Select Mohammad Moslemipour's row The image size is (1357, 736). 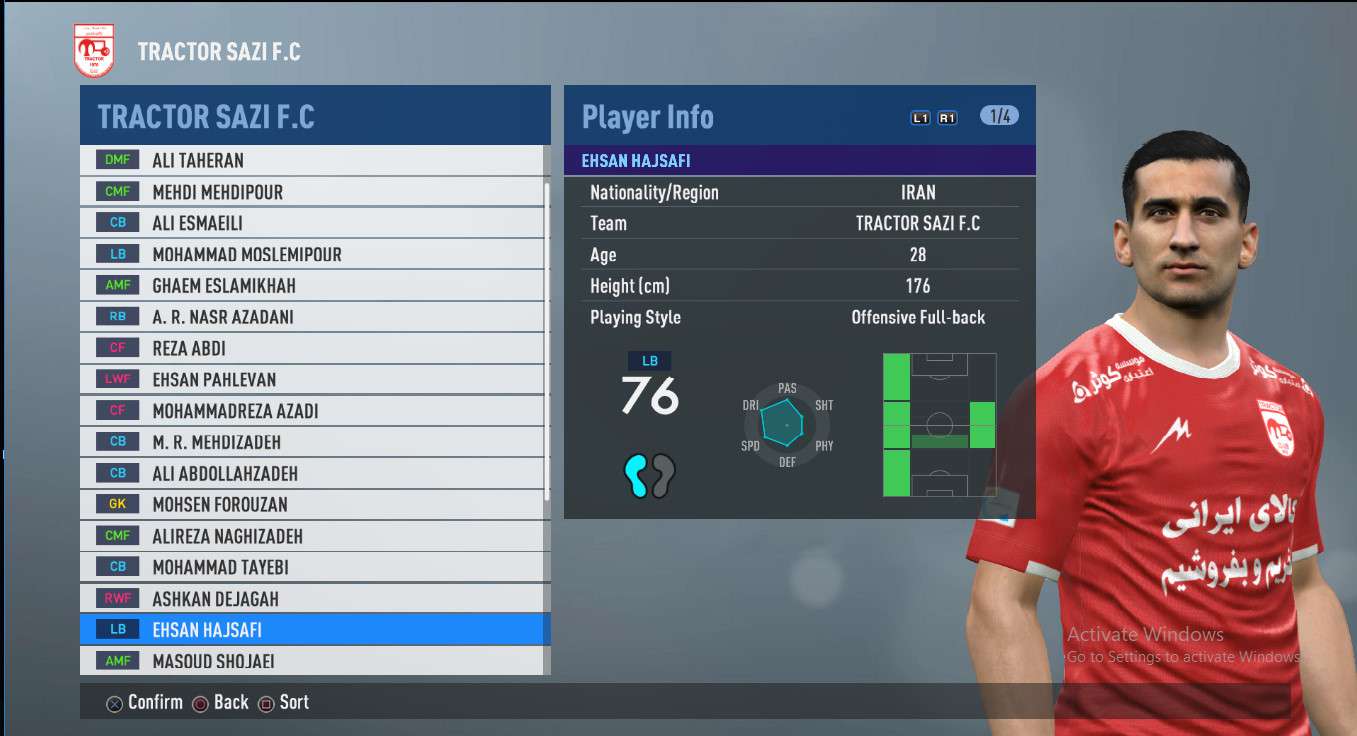click(312, 254)
